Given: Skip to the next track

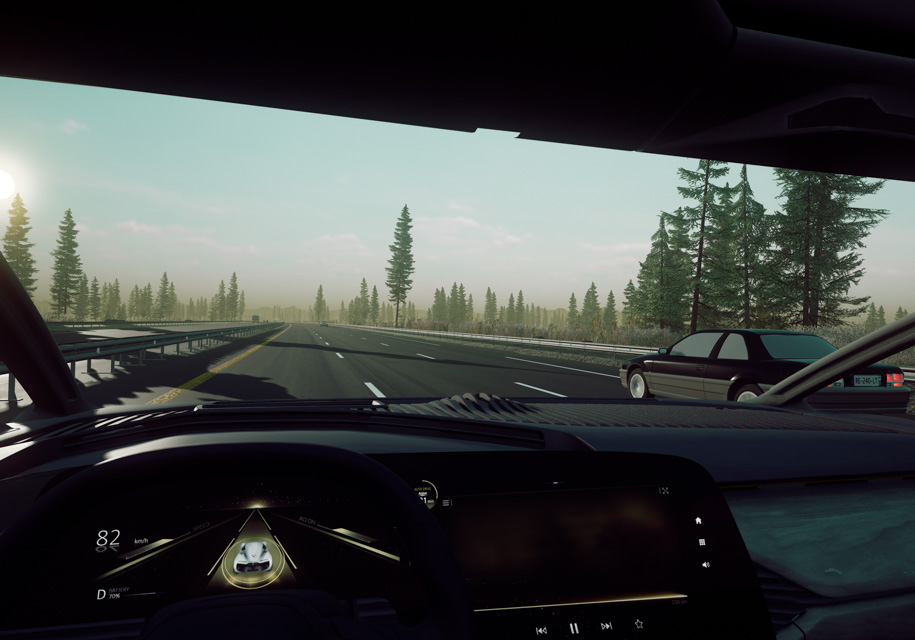Looking at the screenshot, I should coord(606,626).
